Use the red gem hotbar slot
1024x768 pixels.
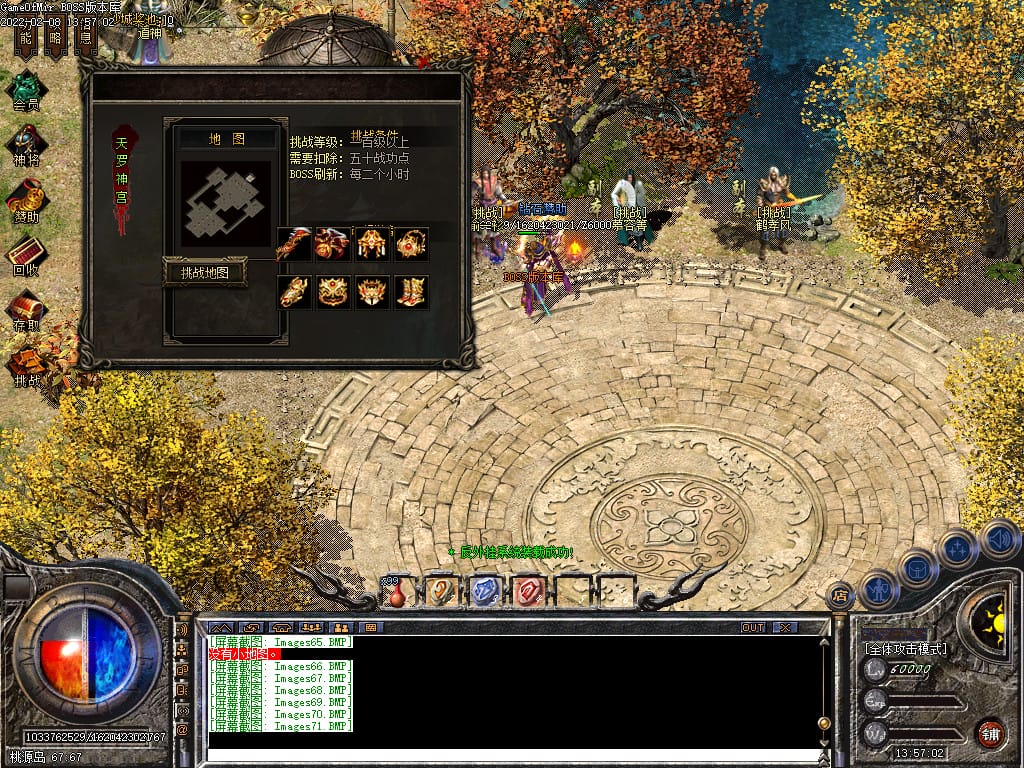529,592
